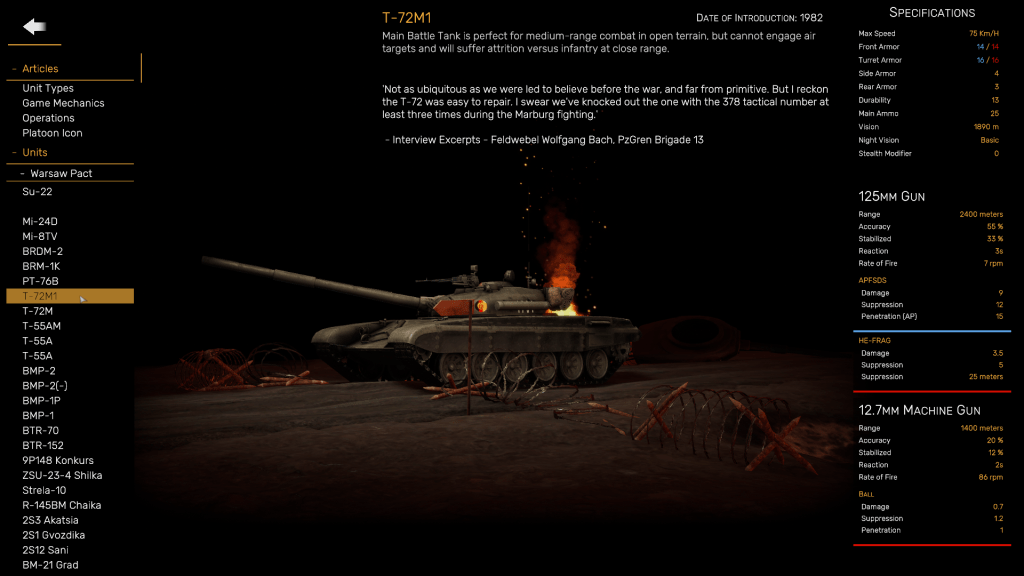Screen dimensions: 1024x576
Task: Select the BM-21 Grad entry
Action: [x=50, y=565]
